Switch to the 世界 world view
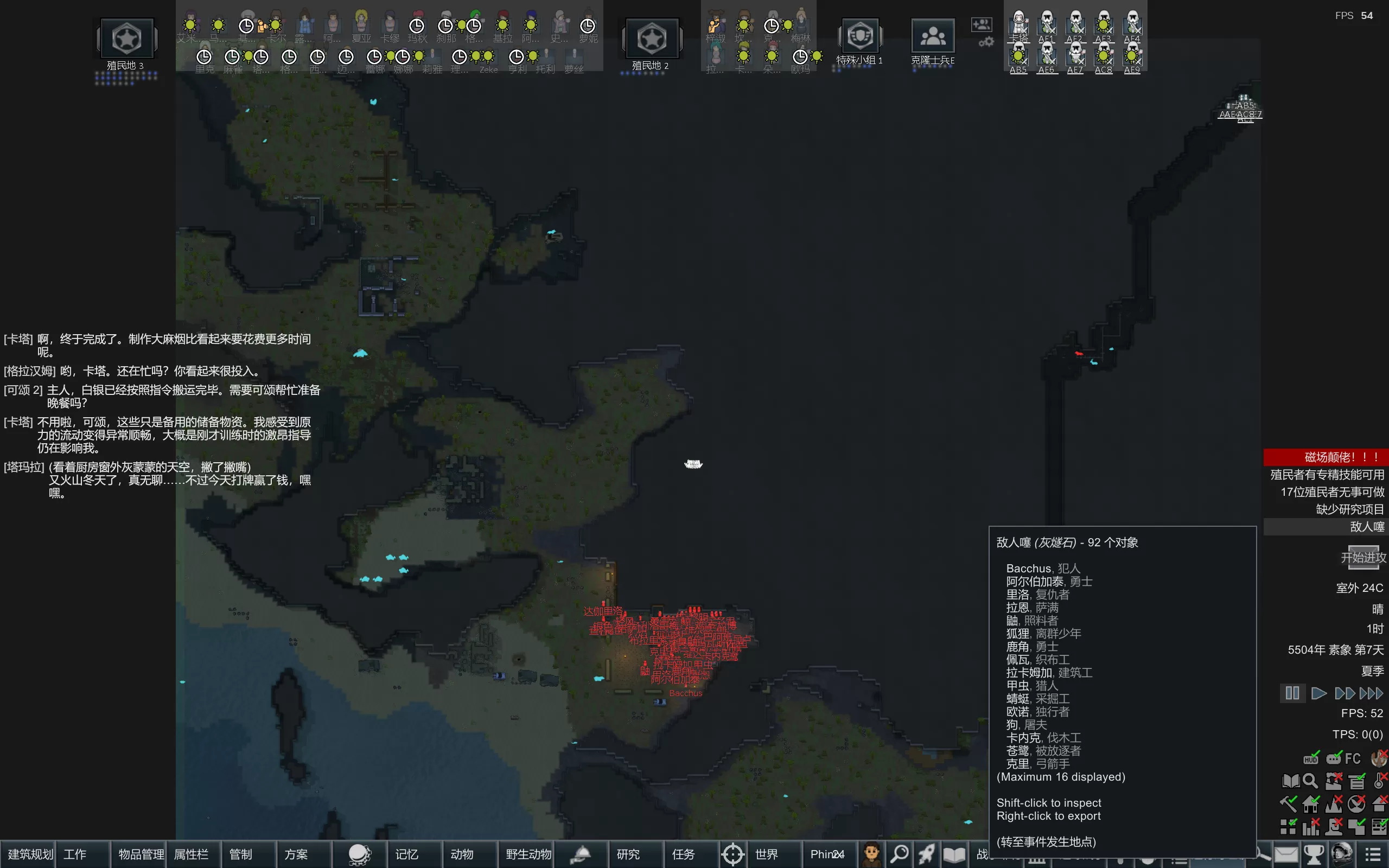Viewport: 1389px width, 868px height. click(766, 854)
